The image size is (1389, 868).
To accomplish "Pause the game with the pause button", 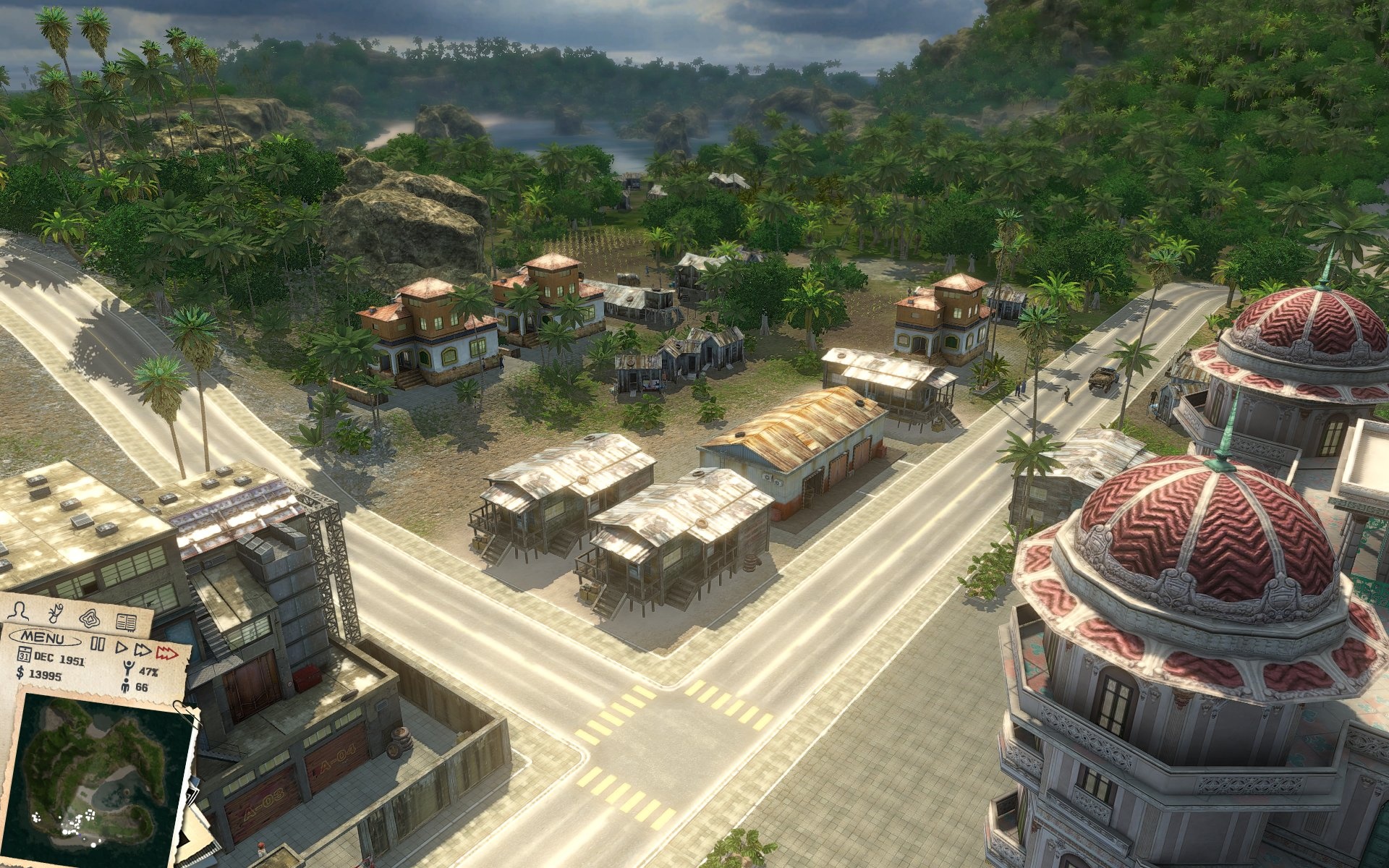I will click(x=98, y=645).
